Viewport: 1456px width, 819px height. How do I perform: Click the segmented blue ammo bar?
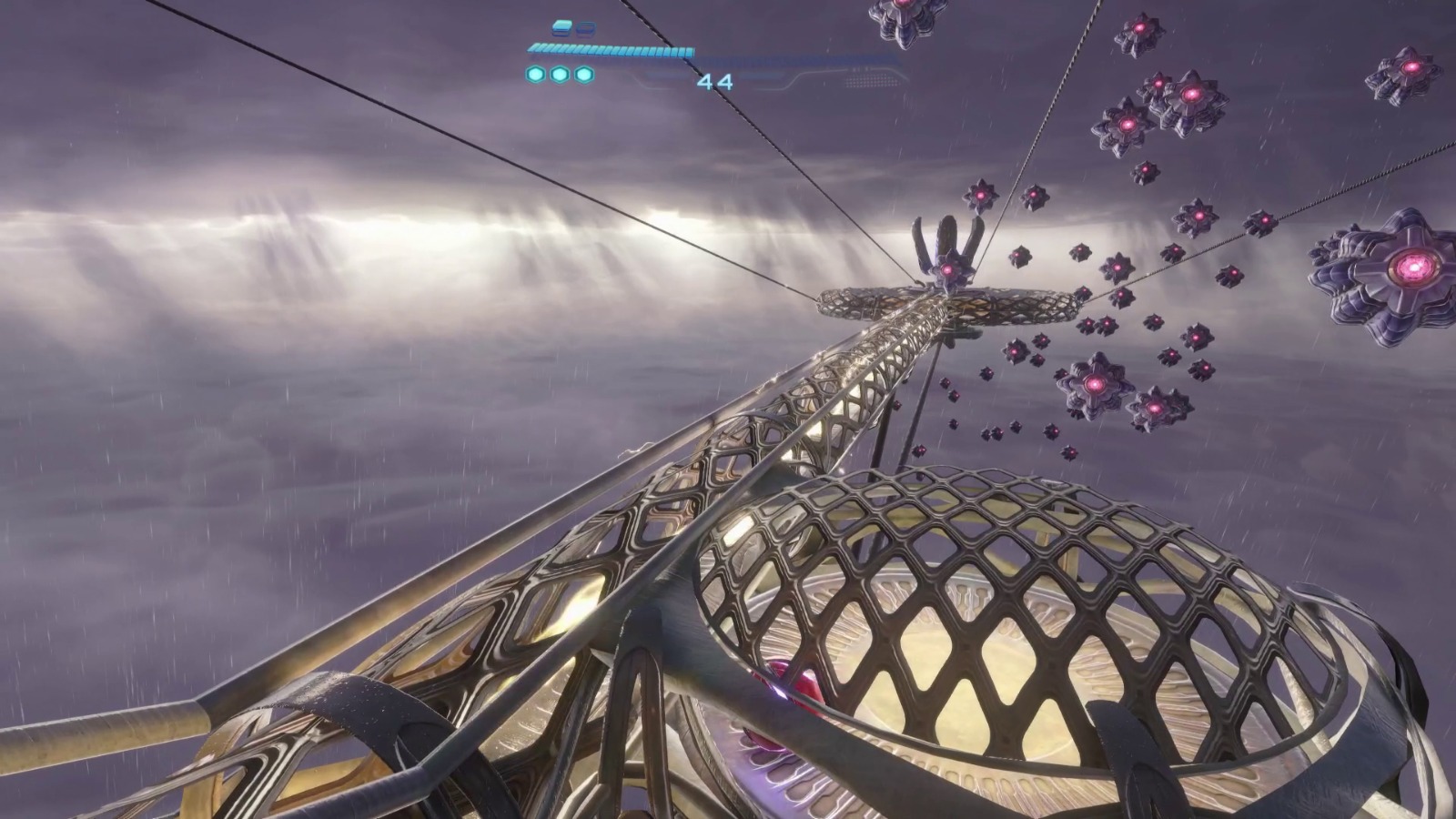(610, 50)
